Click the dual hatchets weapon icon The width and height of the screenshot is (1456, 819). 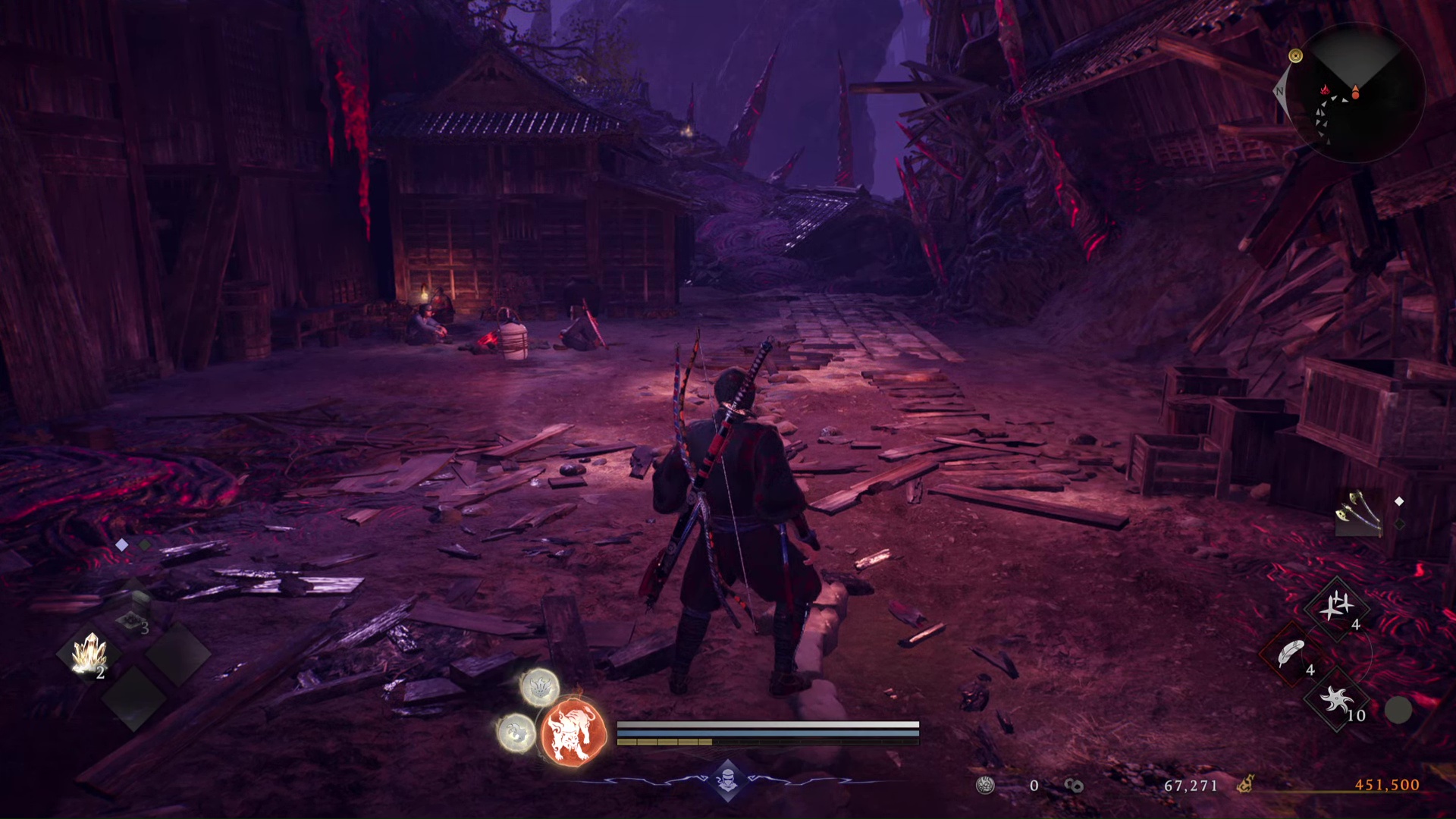click(1357, 514)
